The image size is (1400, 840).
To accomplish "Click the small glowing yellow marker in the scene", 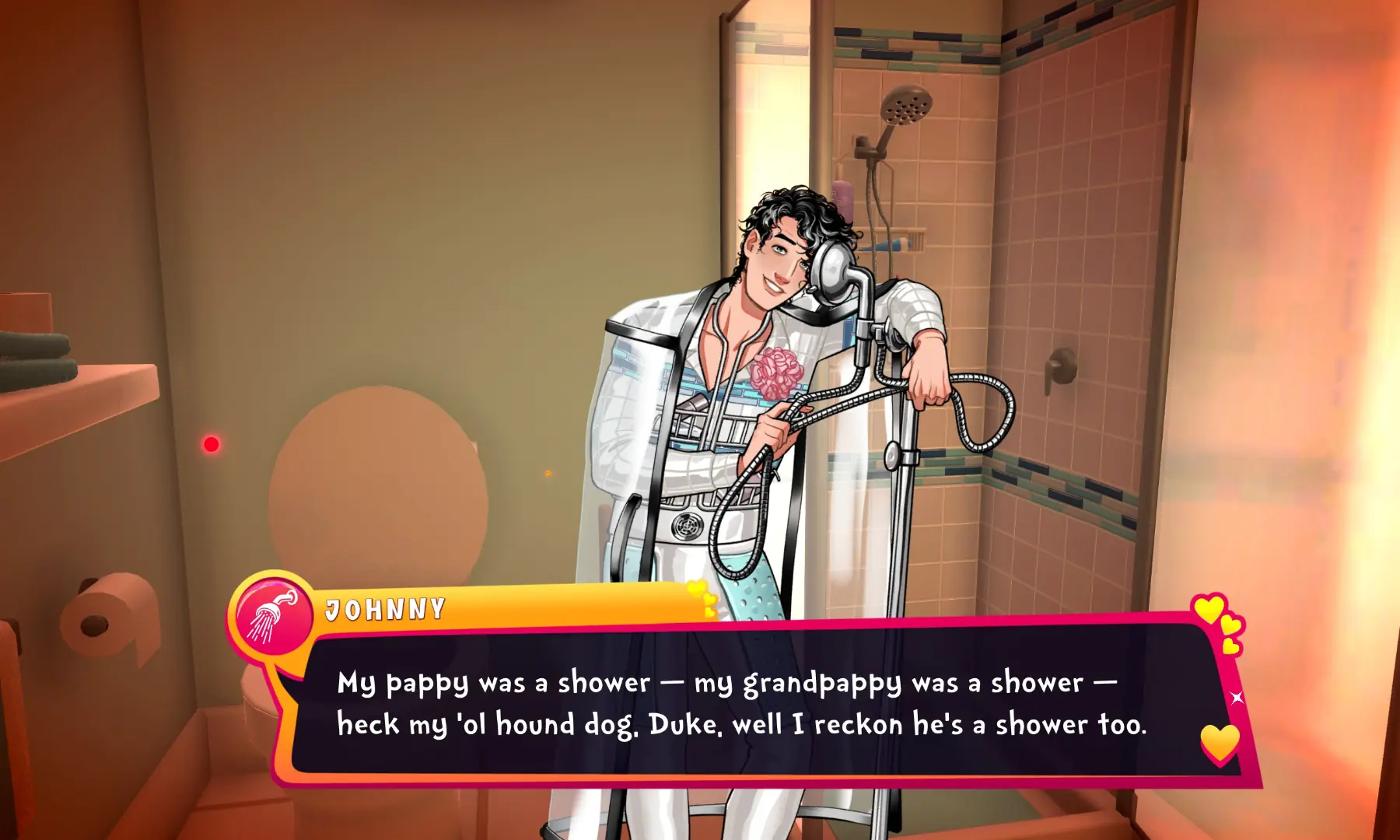I will pos(548,473).
